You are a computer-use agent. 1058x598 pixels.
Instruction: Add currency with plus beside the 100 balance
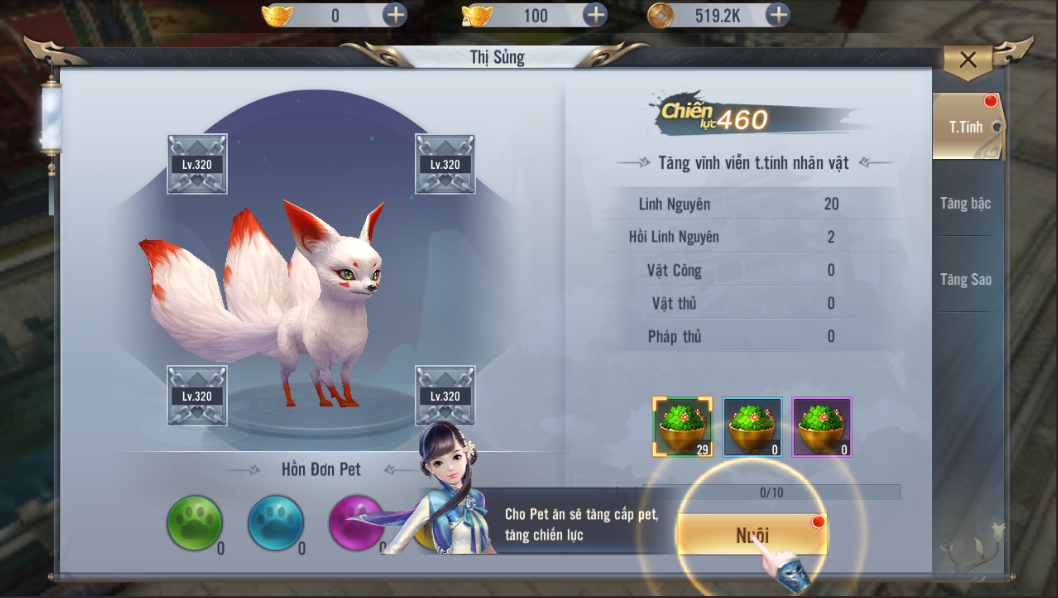coord(595,15)
